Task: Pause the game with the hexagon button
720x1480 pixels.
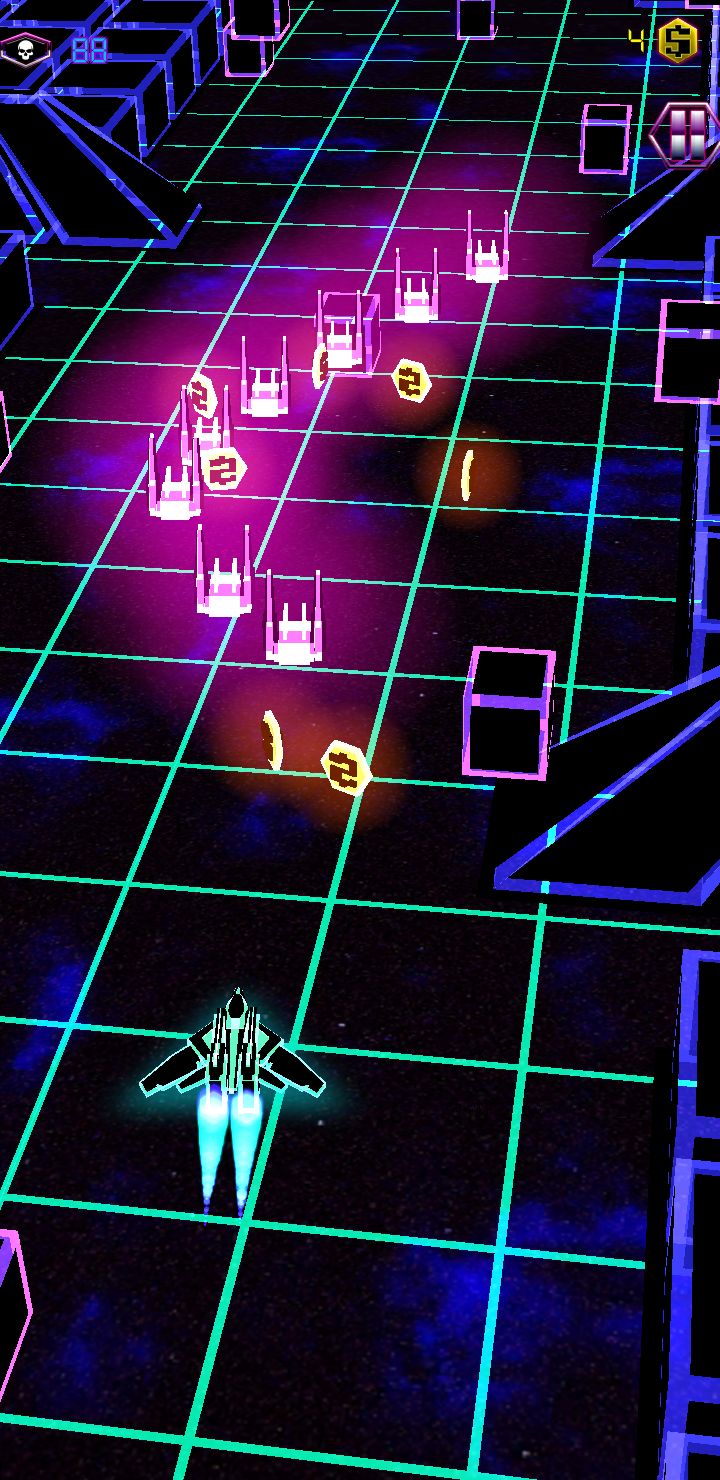Action: 685,133
